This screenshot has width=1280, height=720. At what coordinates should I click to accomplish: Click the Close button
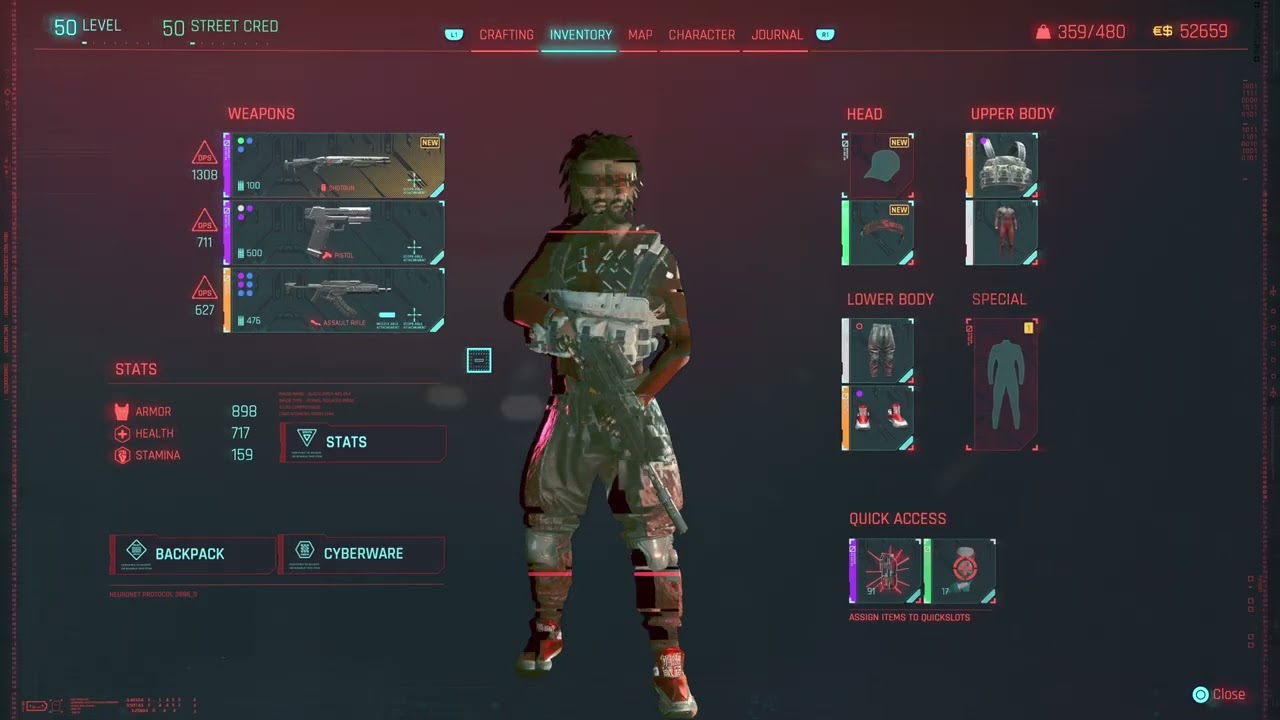tap(1219, 694)
